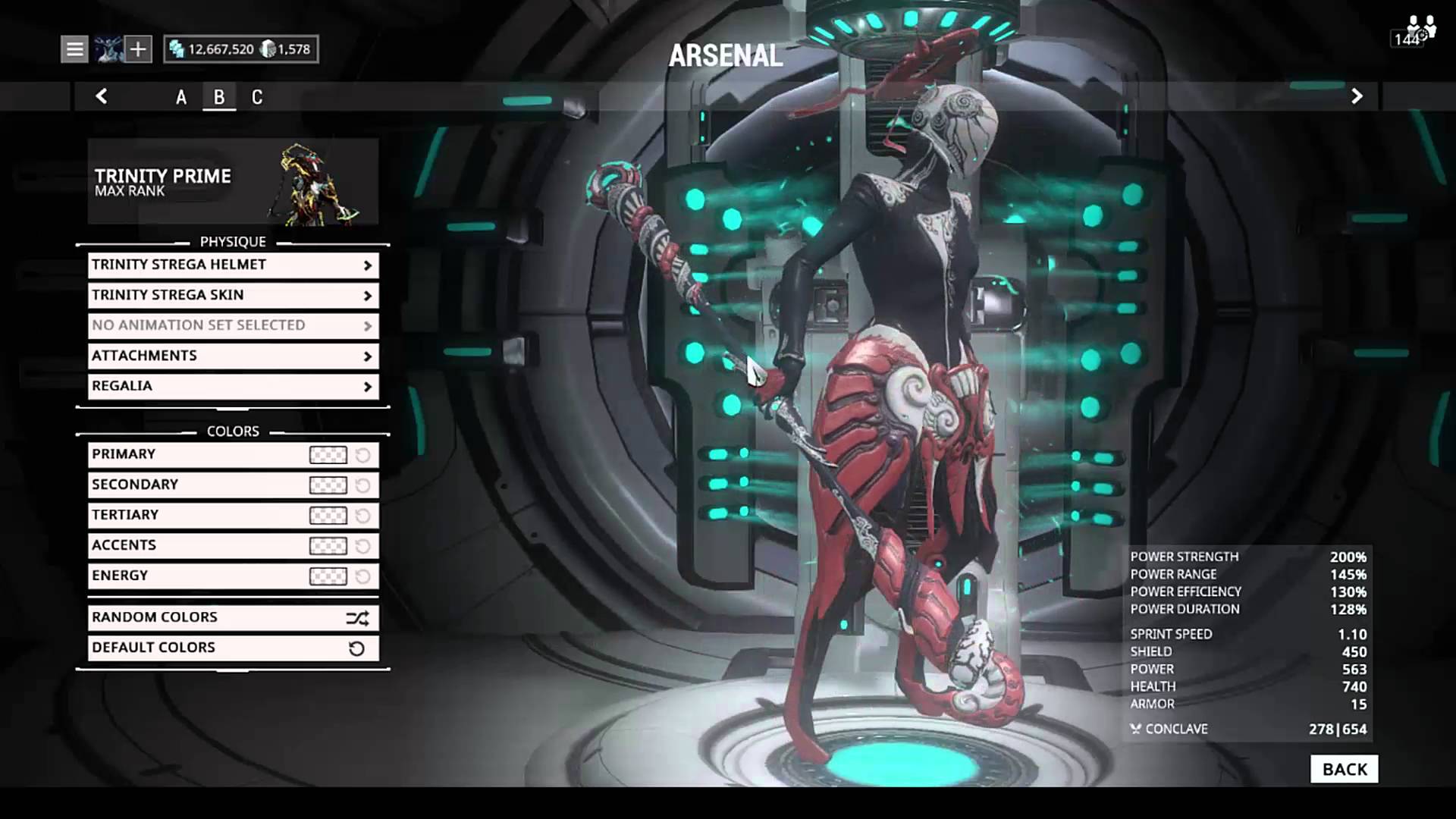This screenshot has height=819, width=1456.
Task: Open the Trinity Strega Helmet selection
Action: (233, 265)
